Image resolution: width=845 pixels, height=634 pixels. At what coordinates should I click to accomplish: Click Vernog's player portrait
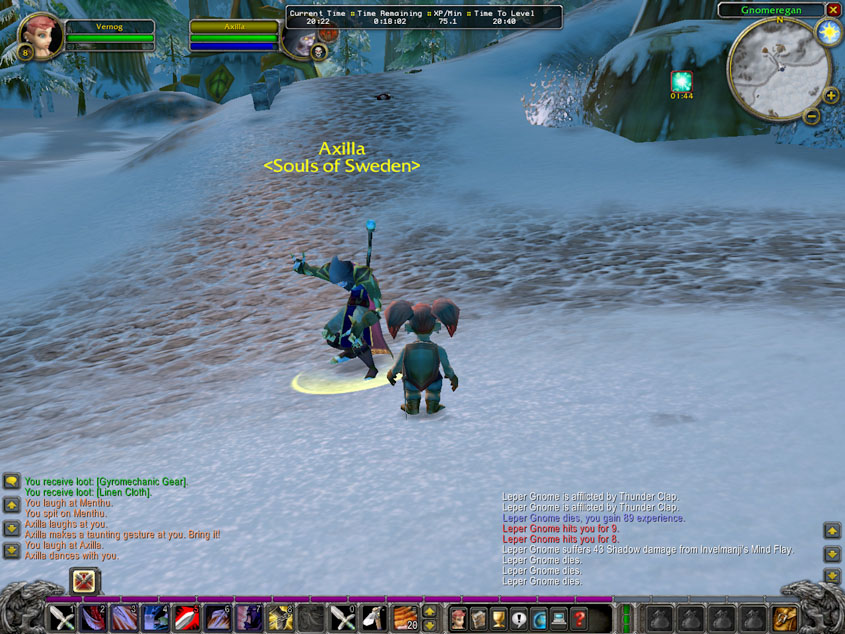coord(40,35)
